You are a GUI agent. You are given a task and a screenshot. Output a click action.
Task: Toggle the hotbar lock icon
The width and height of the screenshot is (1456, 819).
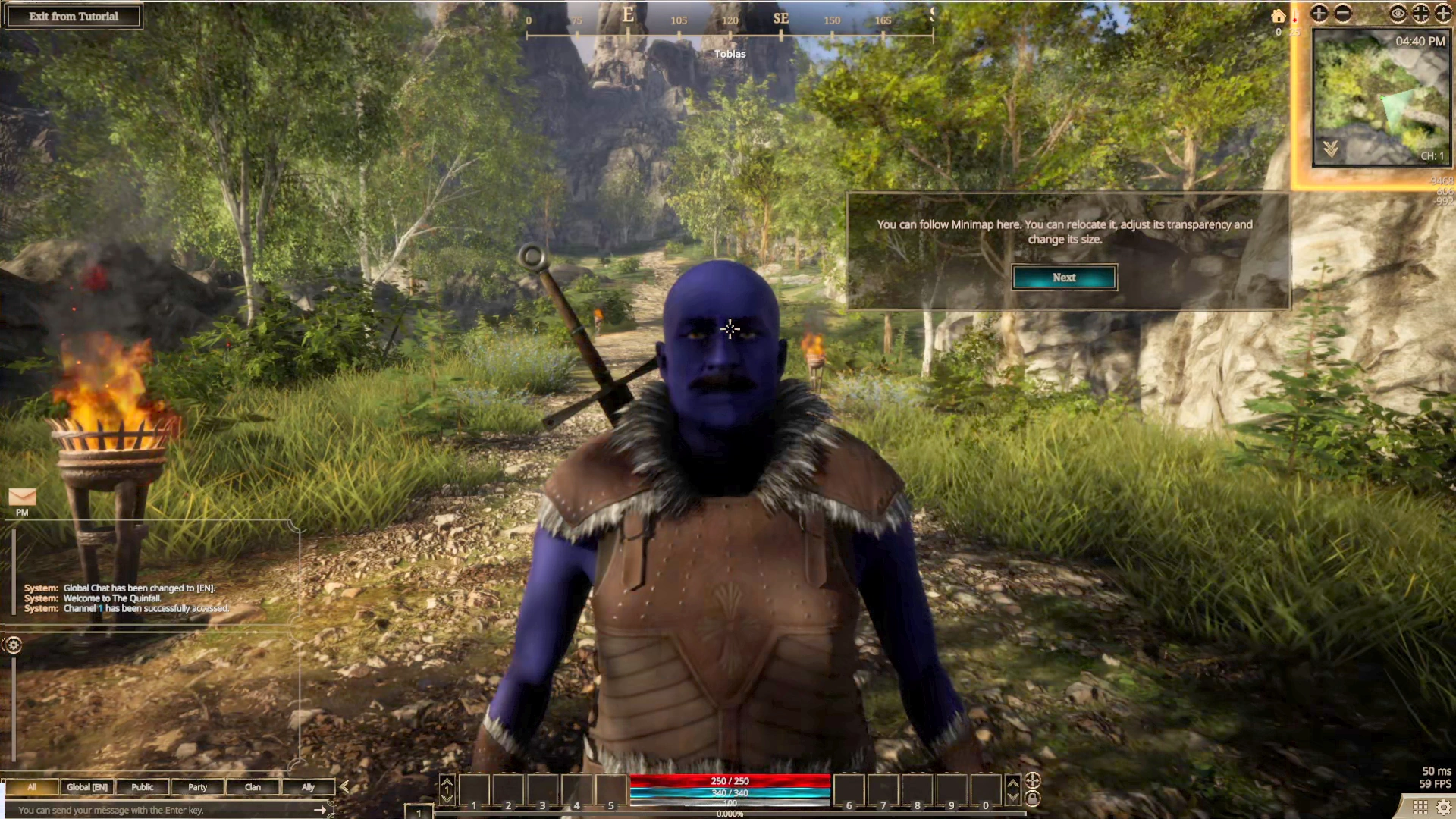click(x=1033, y=799)
